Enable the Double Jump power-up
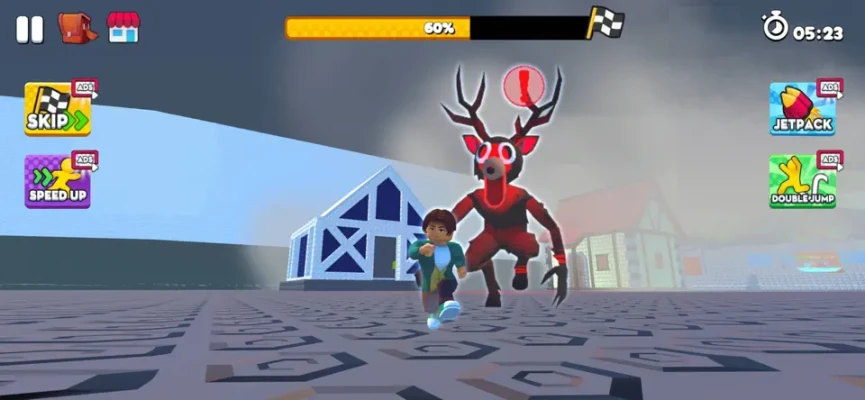The image size is (865, 400). tap(802, 182)
